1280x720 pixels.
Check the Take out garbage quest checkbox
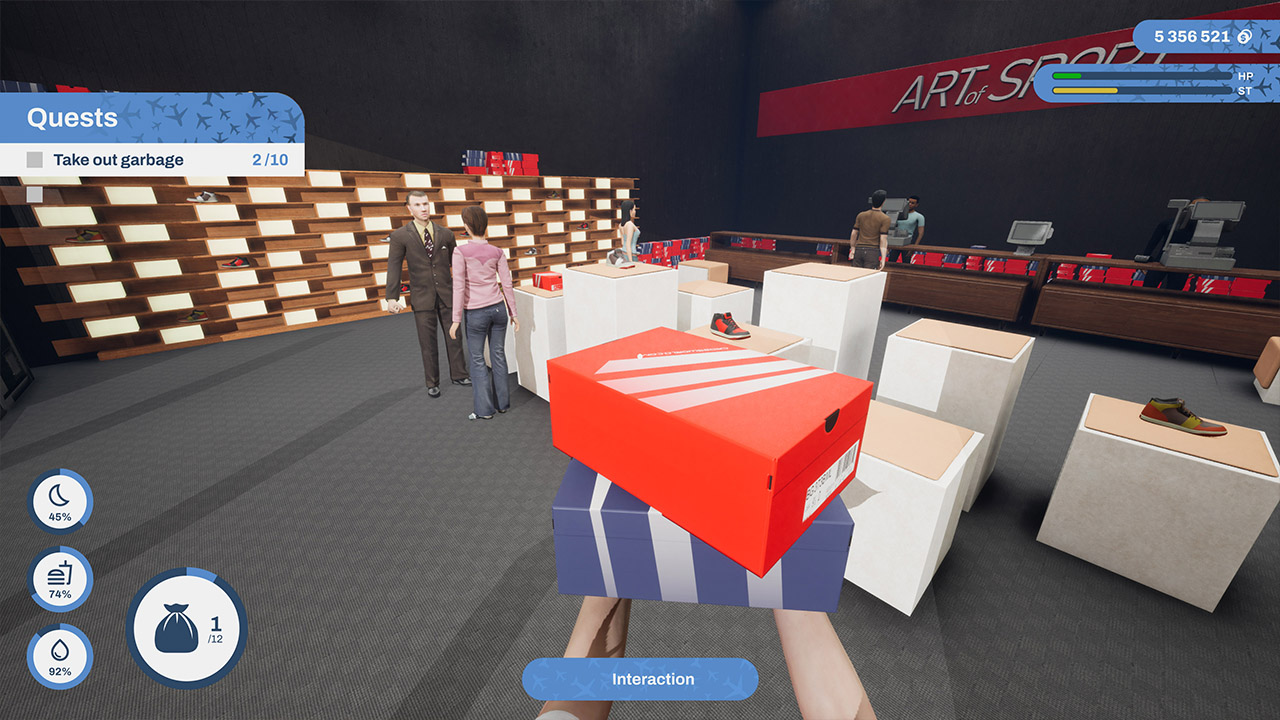pyautogui.click(x=35, y=159)
